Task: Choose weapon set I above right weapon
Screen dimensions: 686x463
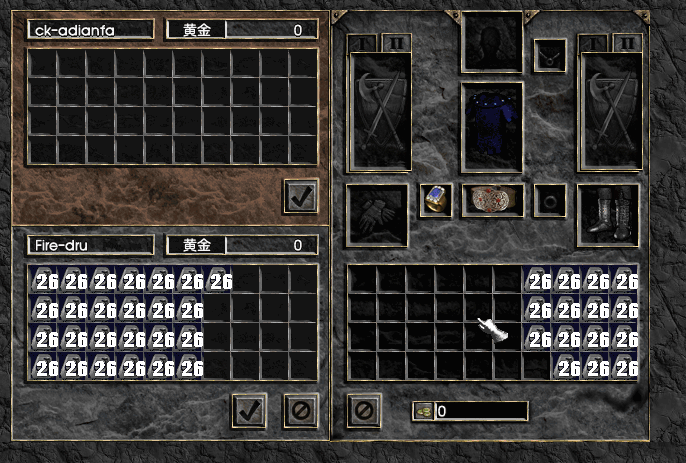Action: [x=597, y=42]
